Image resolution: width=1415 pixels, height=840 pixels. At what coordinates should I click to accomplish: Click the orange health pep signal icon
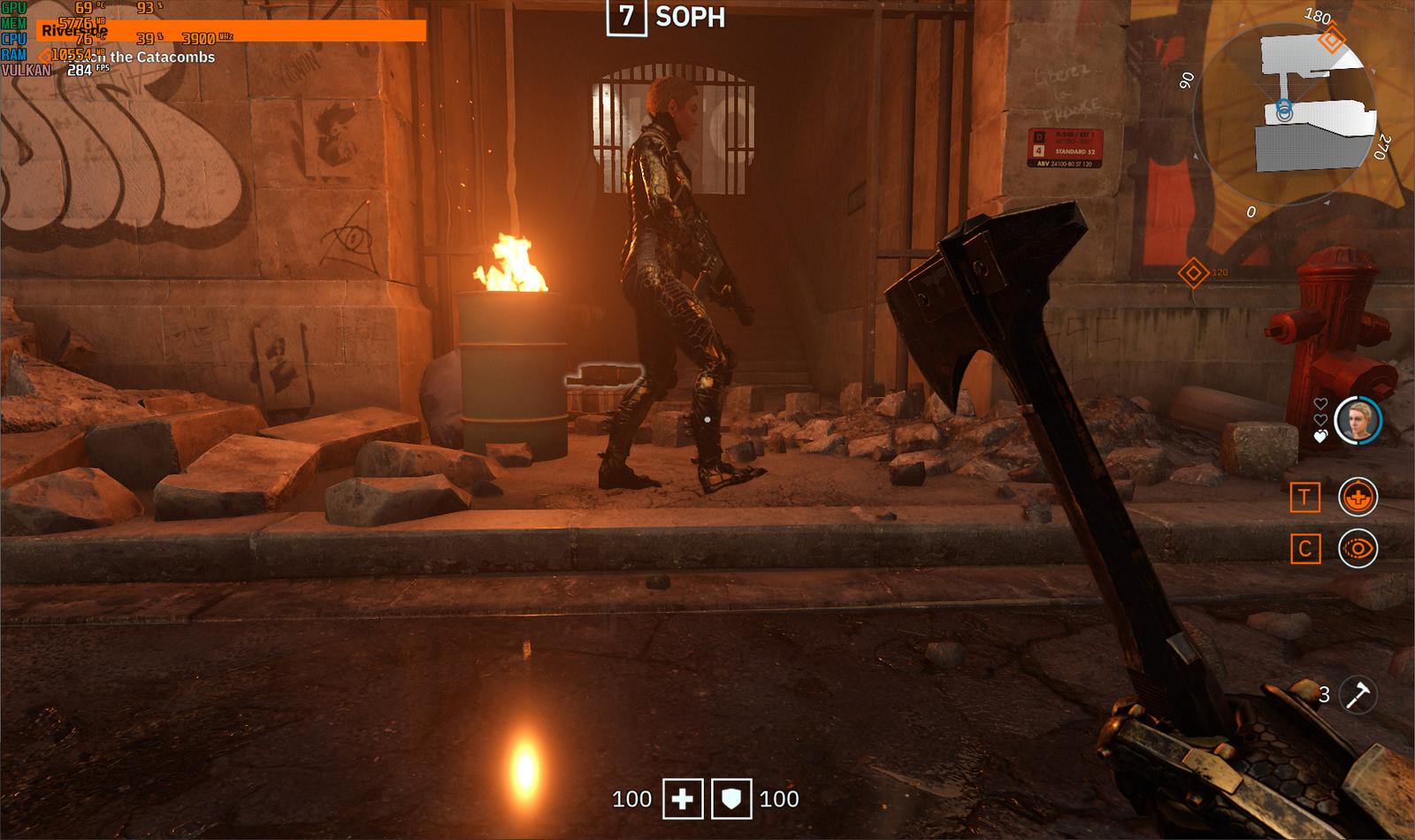tap(1358, 497)
